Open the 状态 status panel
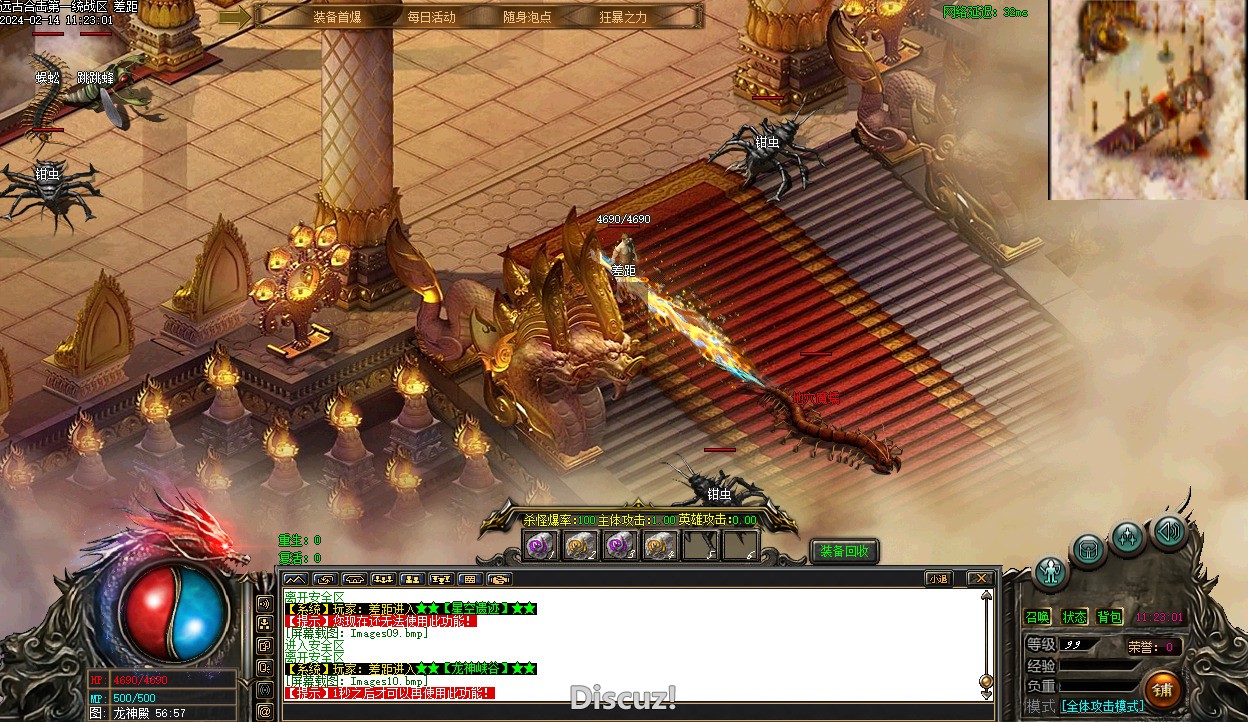This screenshot has width=1248, height=722. pyautogui.click(x=1074, y=617)
